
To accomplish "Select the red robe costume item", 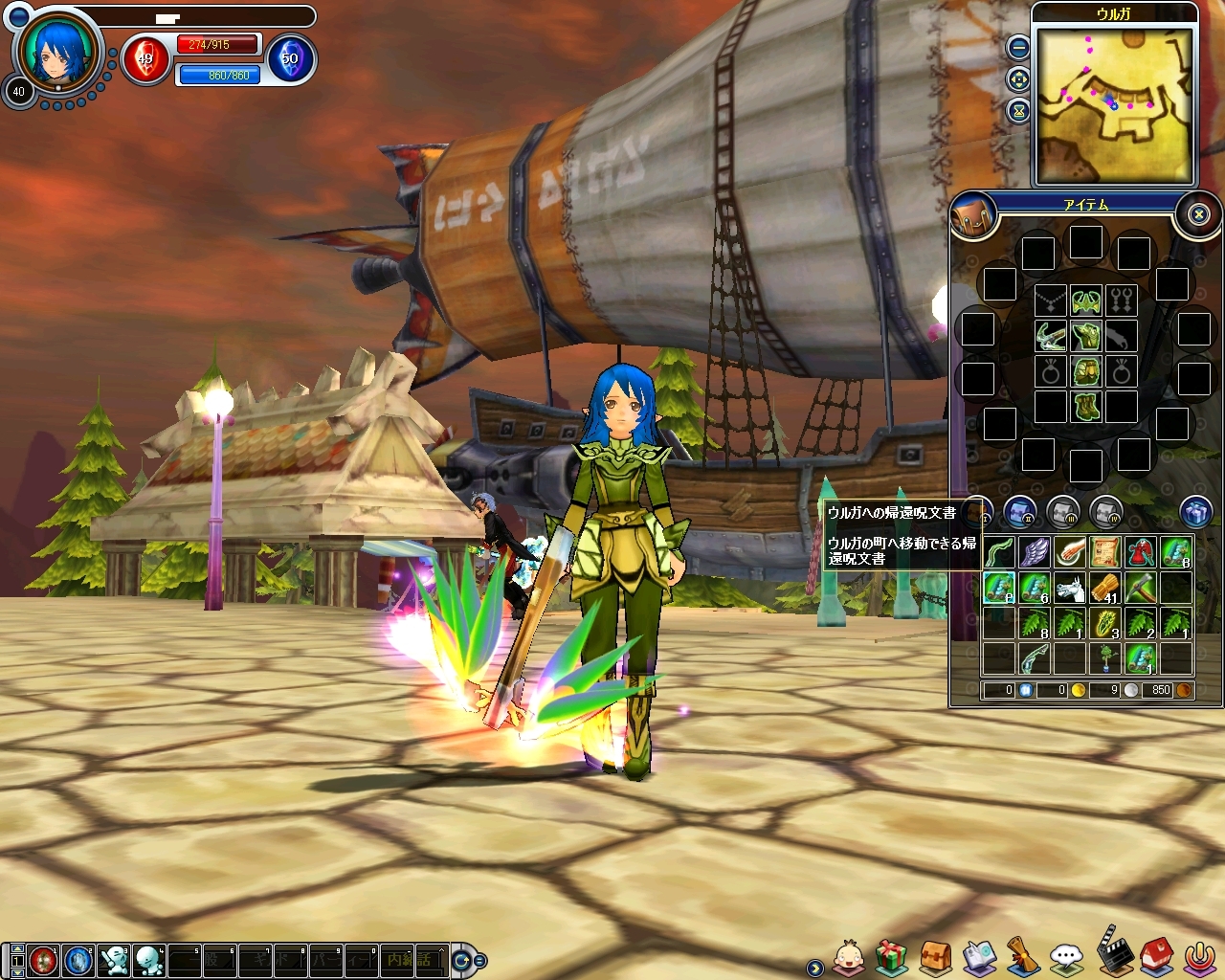I will click(1141, 552).
